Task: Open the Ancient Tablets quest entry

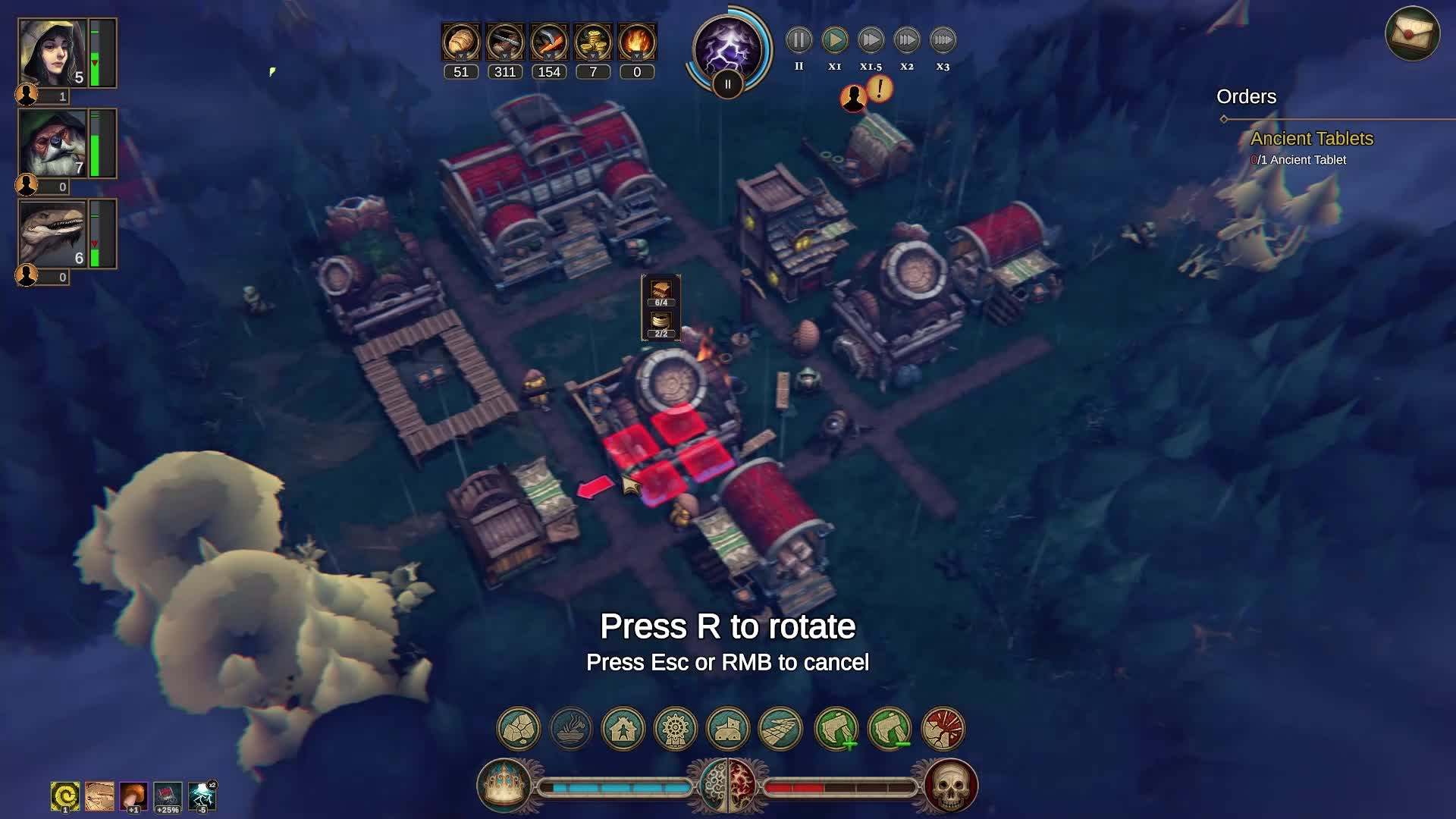Action: 1311,139
